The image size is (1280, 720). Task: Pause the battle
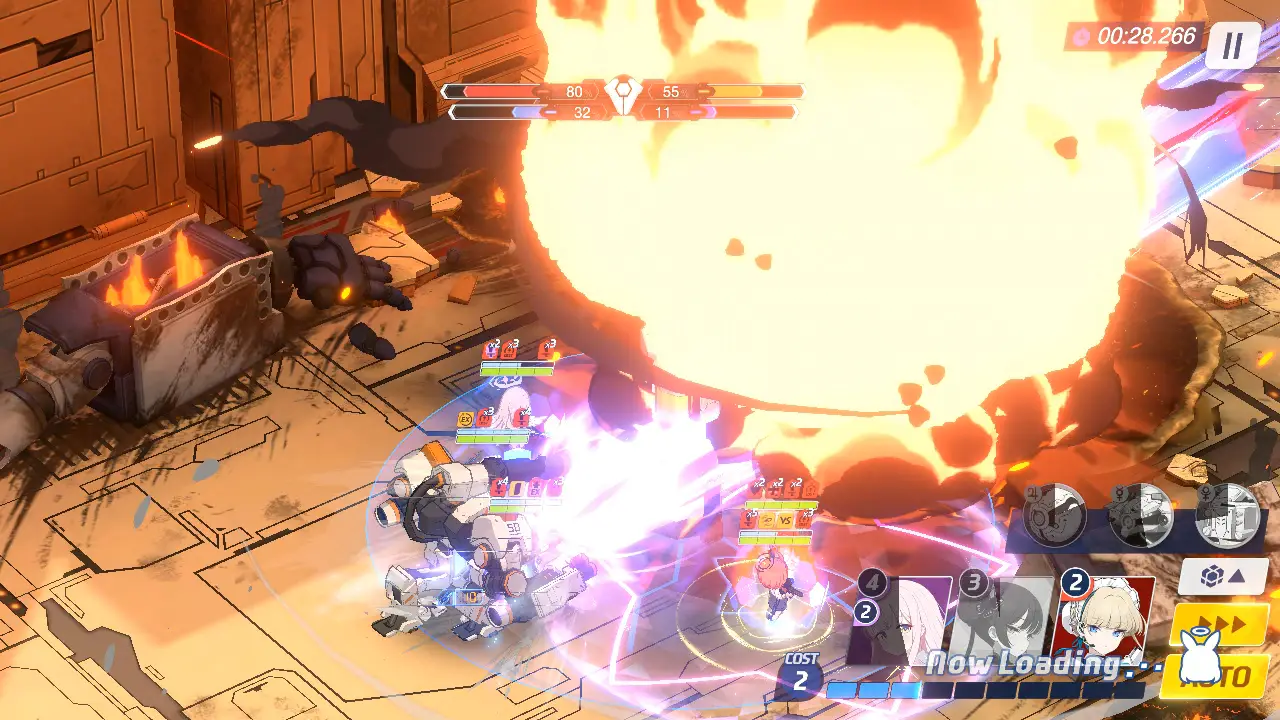pyautogui.click(x=1232, y=45)
